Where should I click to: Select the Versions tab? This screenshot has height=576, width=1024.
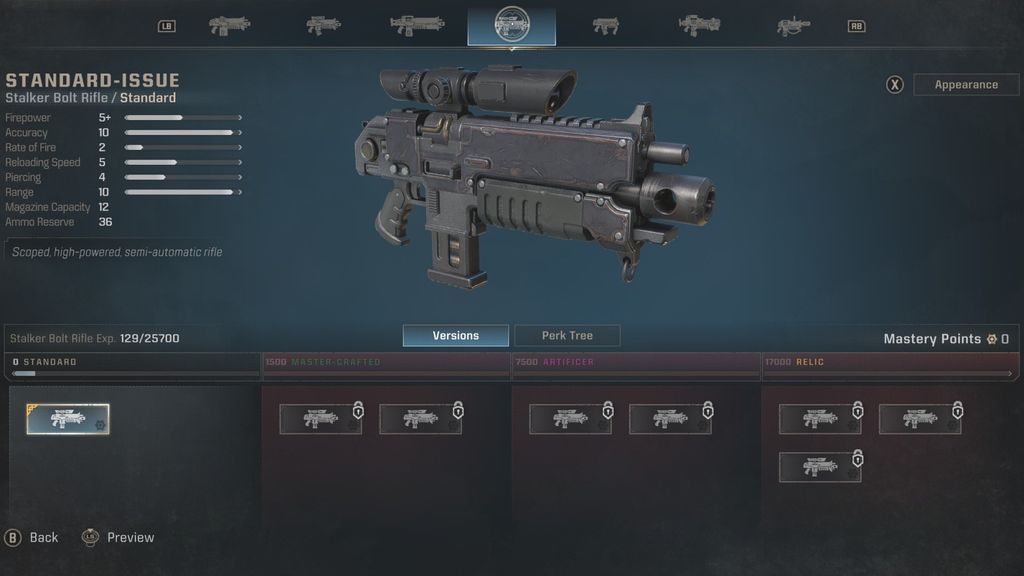point(455,336)
